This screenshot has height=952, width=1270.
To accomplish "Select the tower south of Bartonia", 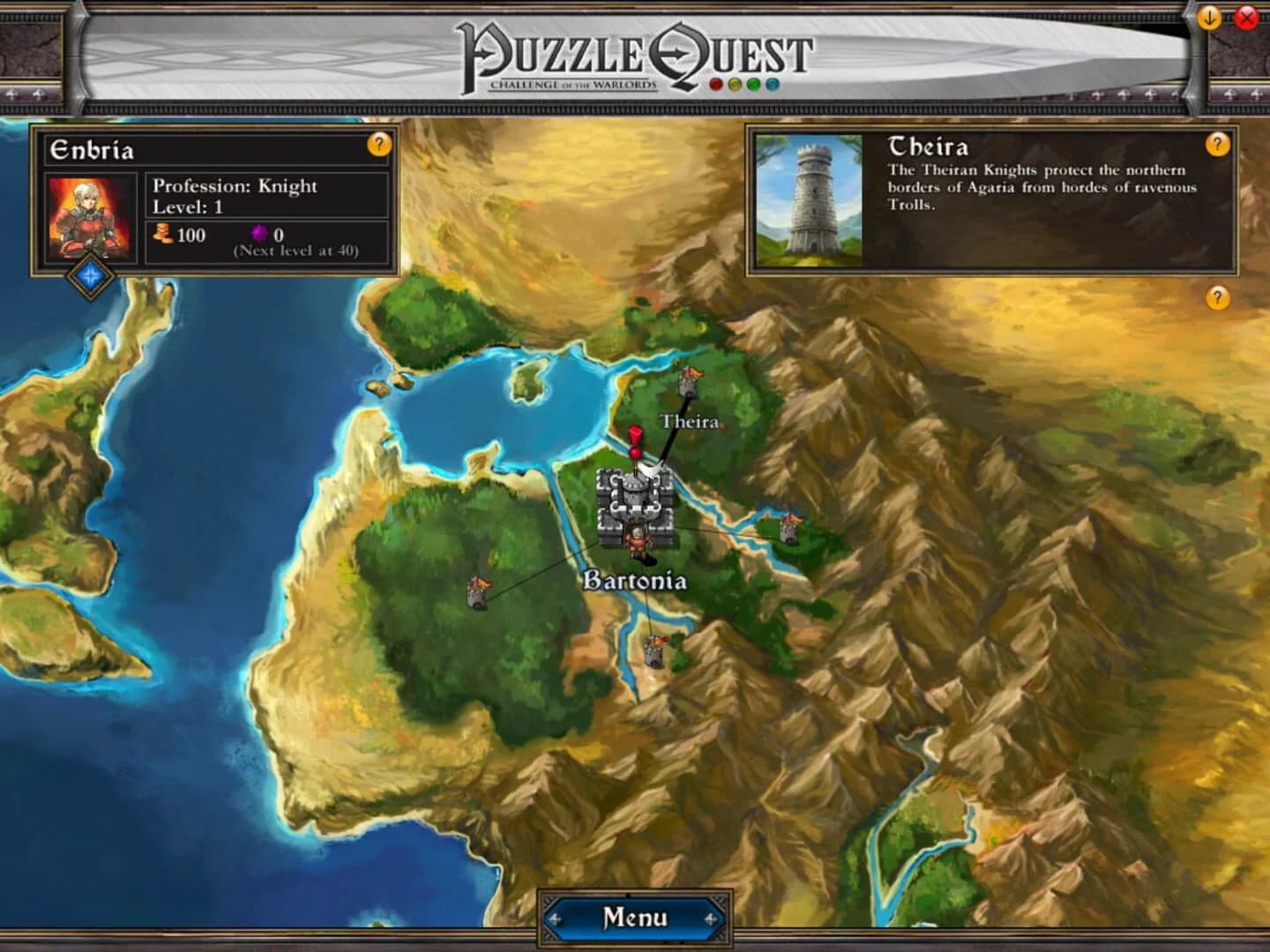I will (x=655, y=651).
